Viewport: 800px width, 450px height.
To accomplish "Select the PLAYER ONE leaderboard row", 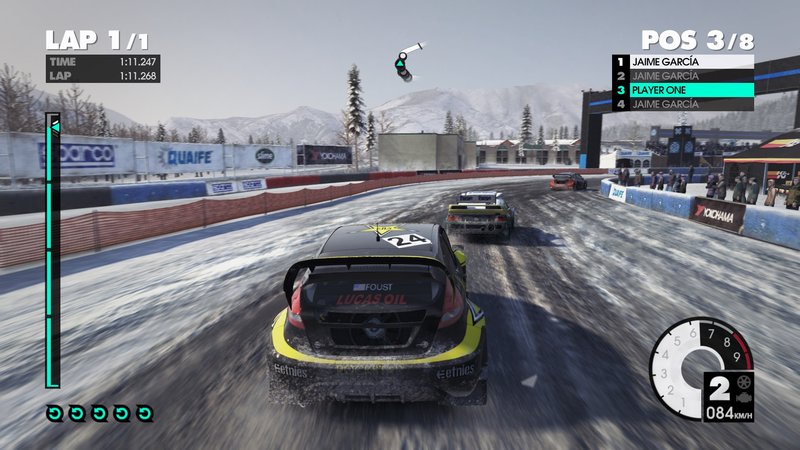I will coord(683,90).
